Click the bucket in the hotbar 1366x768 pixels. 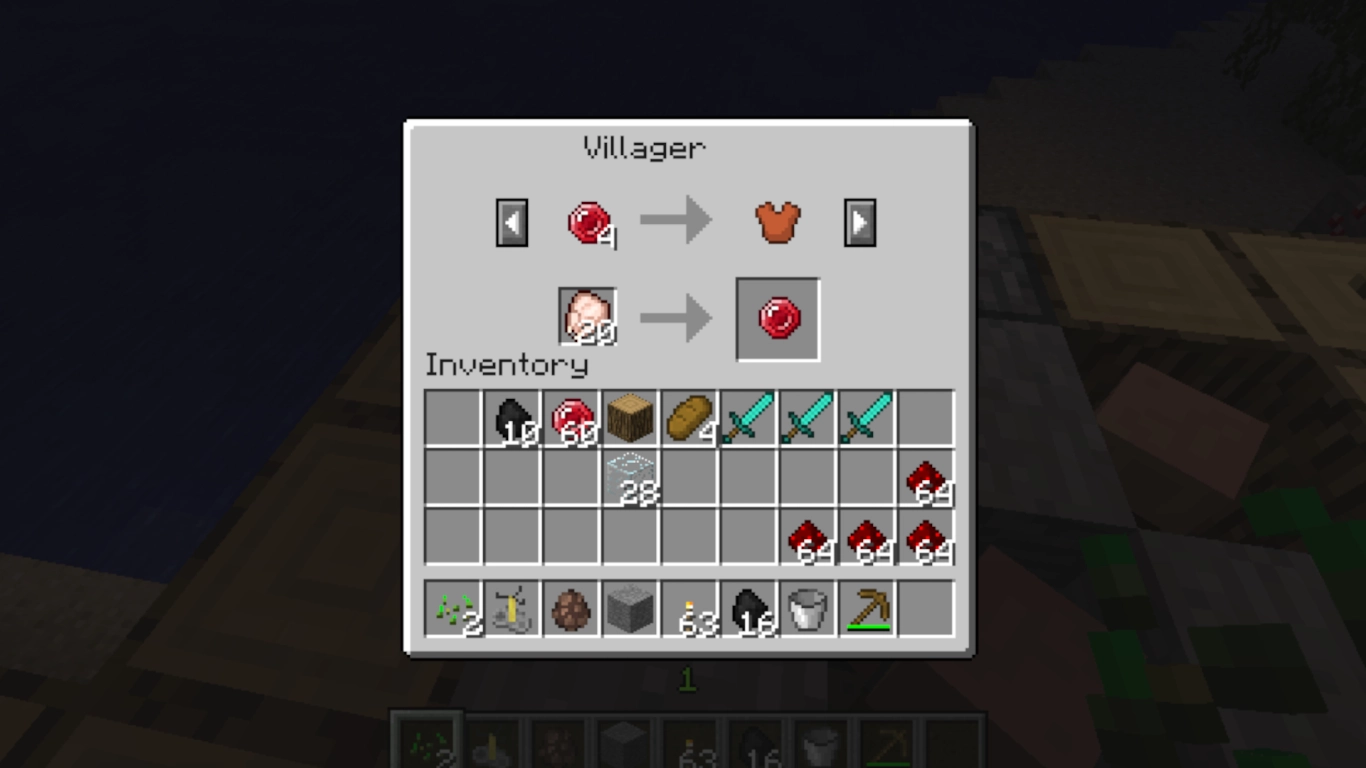coord(807,608)
